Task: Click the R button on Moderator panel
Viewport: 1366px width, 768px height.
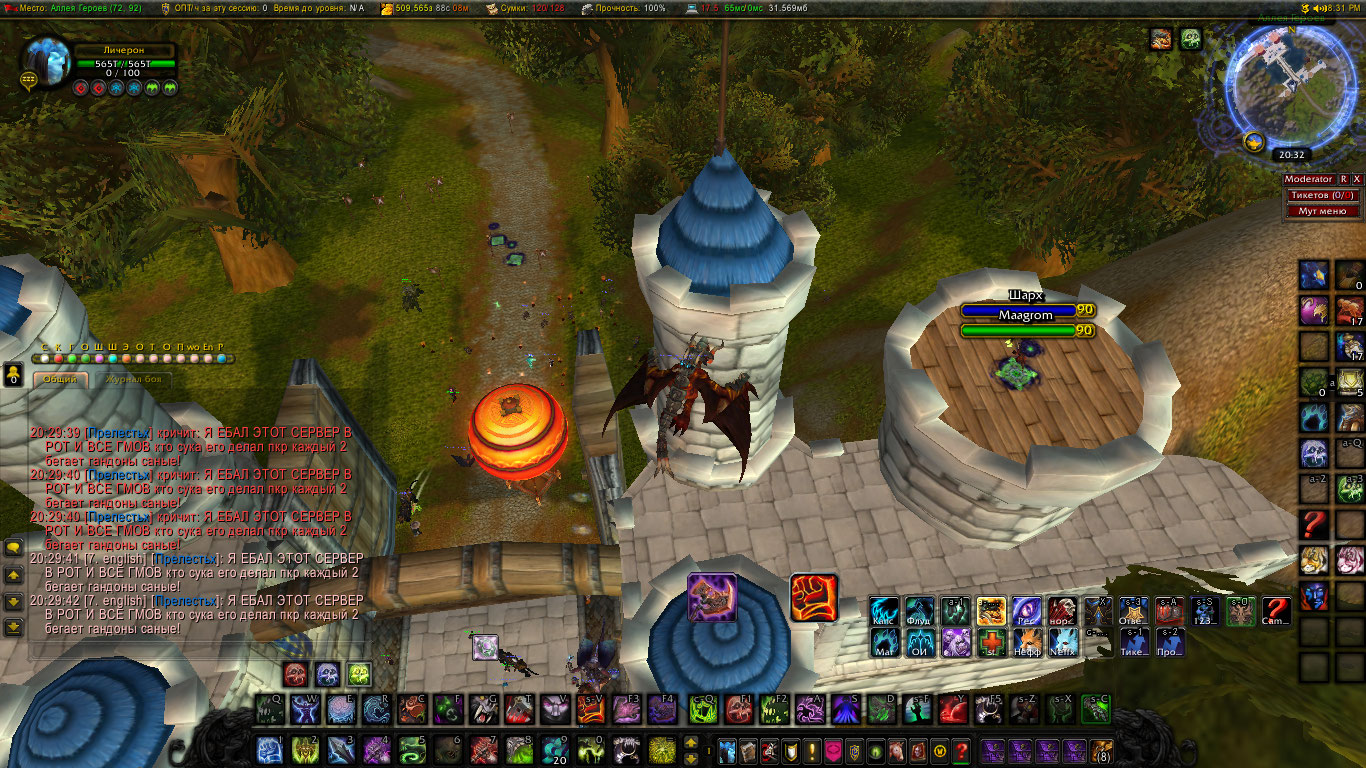Action: (x=1344, y=179)
